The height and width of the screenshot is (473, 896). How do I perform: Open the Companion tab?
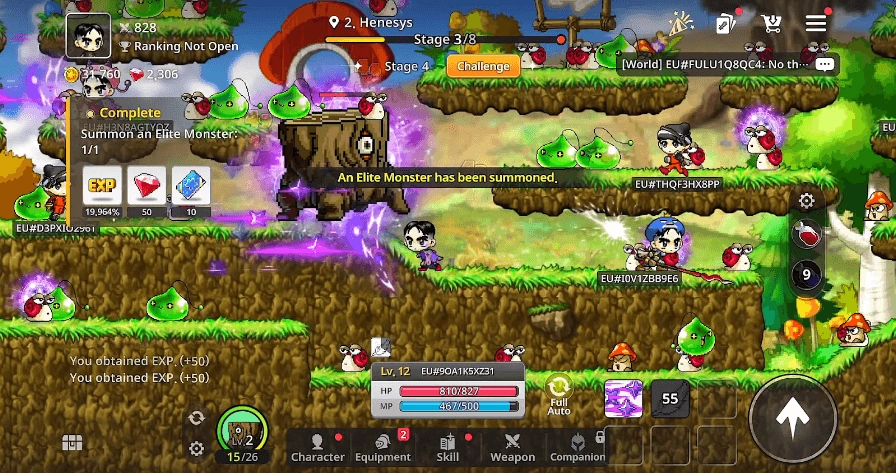[x=577, y=447]
